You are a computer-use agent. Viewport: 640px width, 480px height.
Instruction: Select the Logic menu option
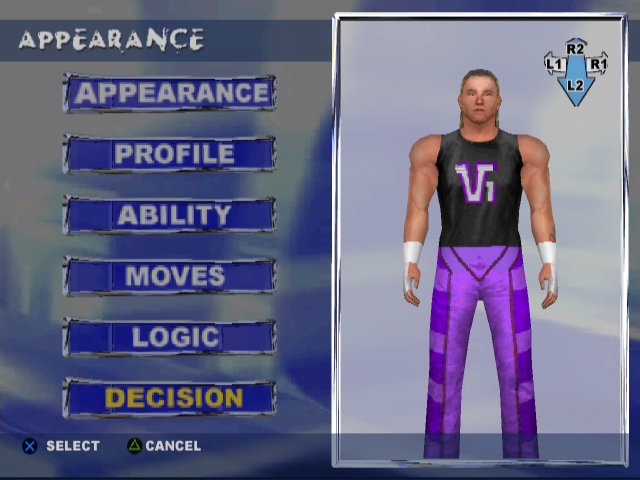[171, 337]
